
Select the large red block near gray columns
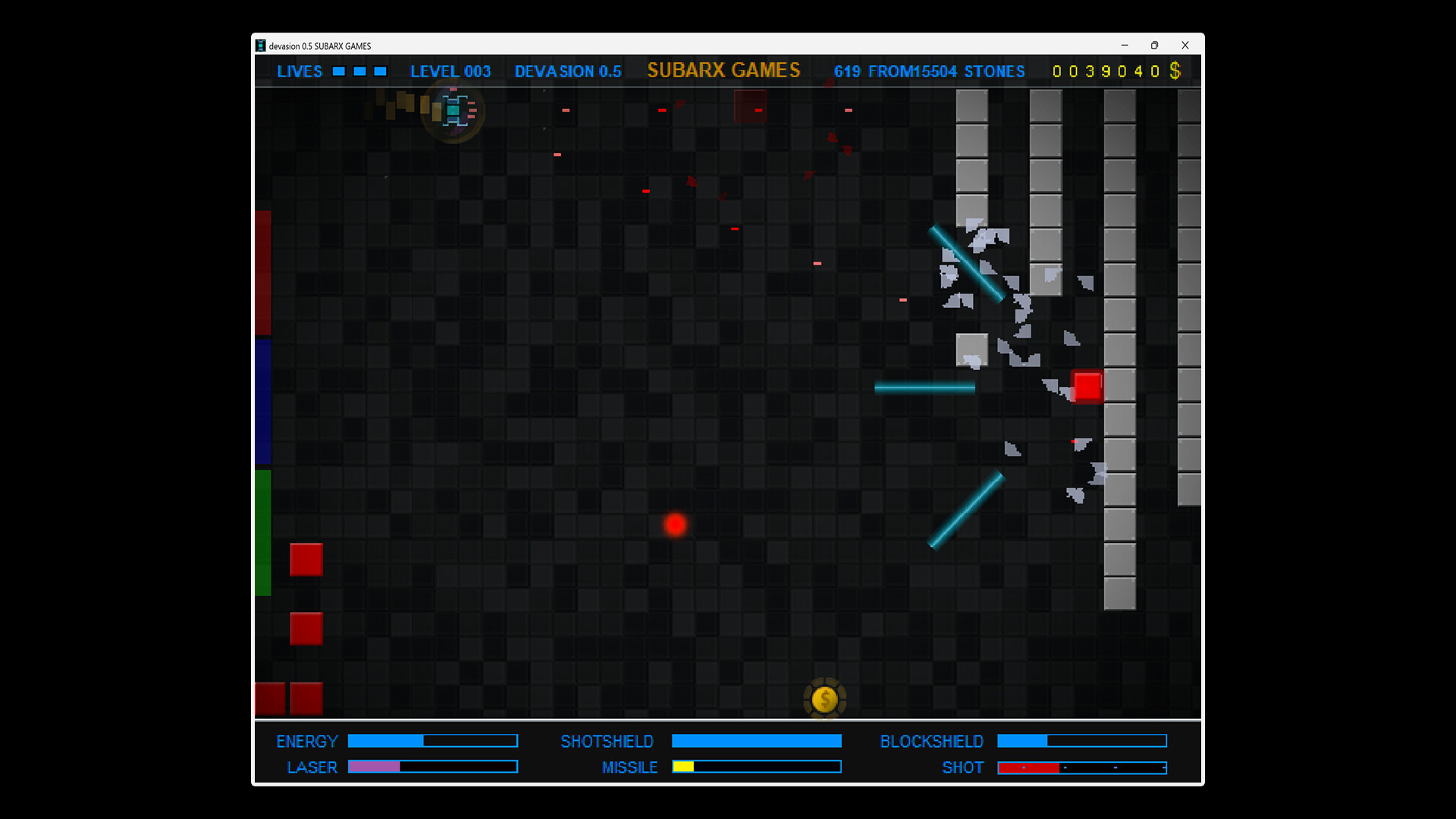[x=1089, y=387]
